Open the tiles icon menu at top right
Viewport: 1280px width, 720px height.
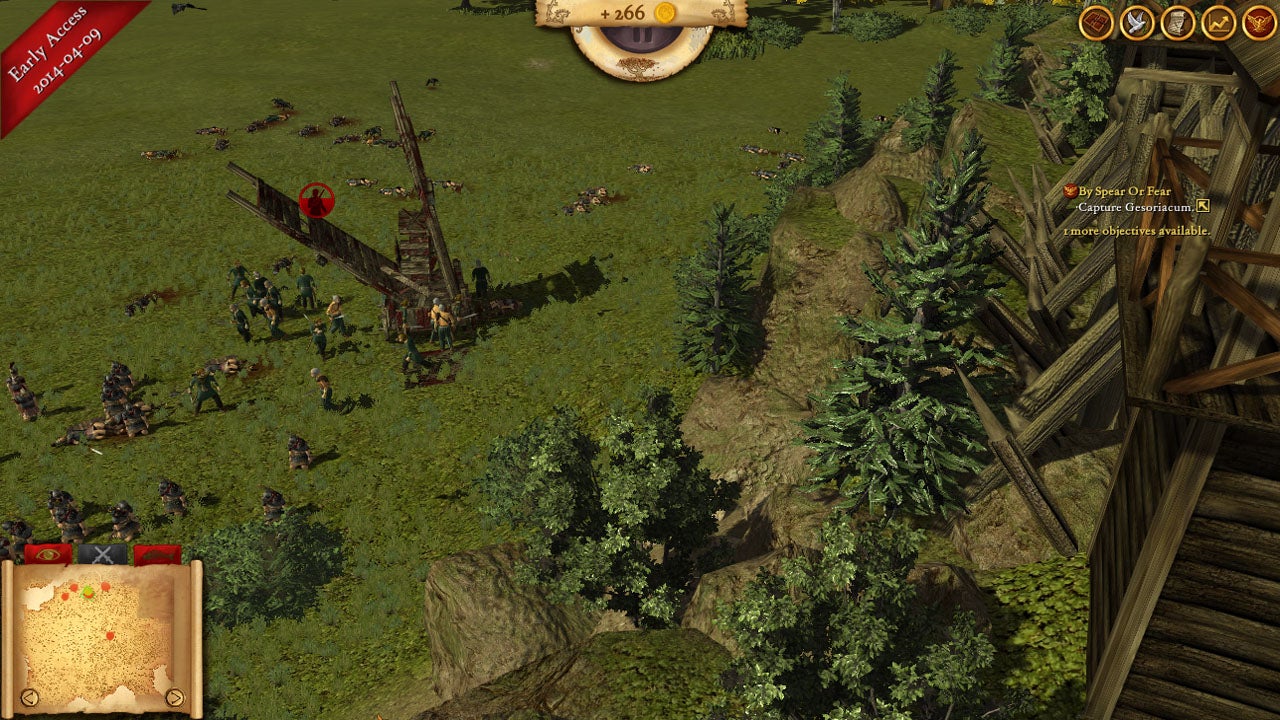point(1097,23)
